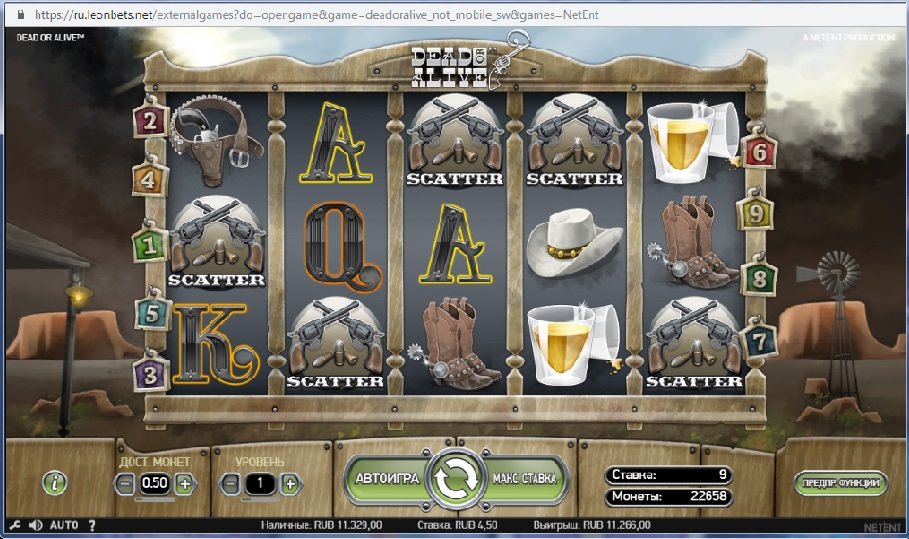Raise the bet level with plus
This screenshot has width=909, height=539.
click(x=290, y=483)
